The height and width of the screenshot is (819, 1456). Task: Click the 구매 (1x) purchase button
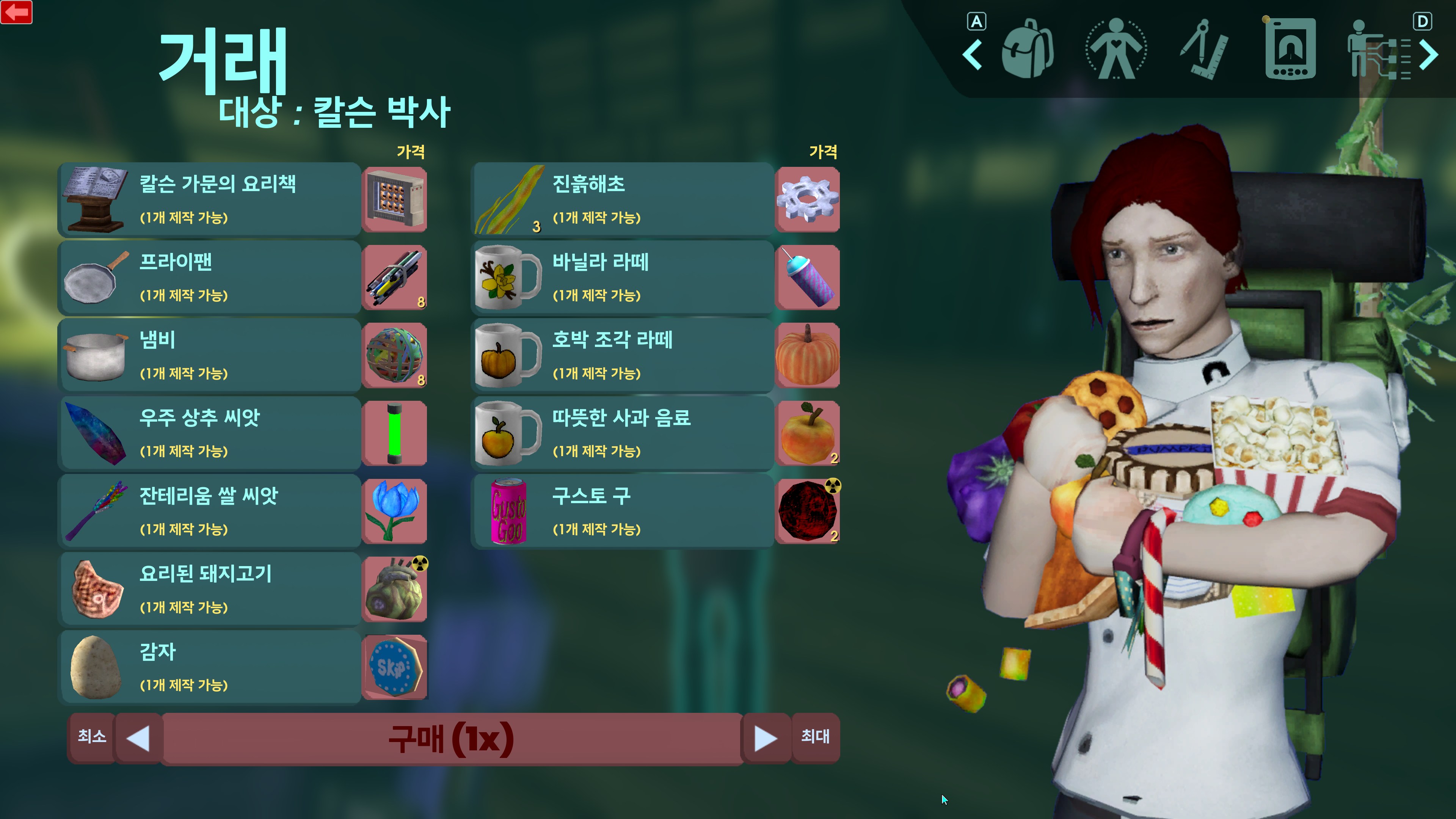pyautogui.click(x=452, y=738)
